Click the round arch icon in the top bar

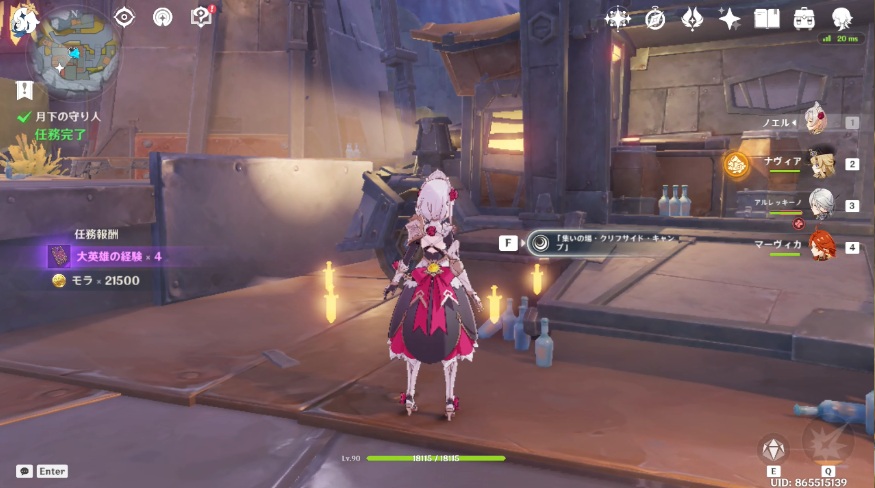pyautogui.click(x=162, y=17)
